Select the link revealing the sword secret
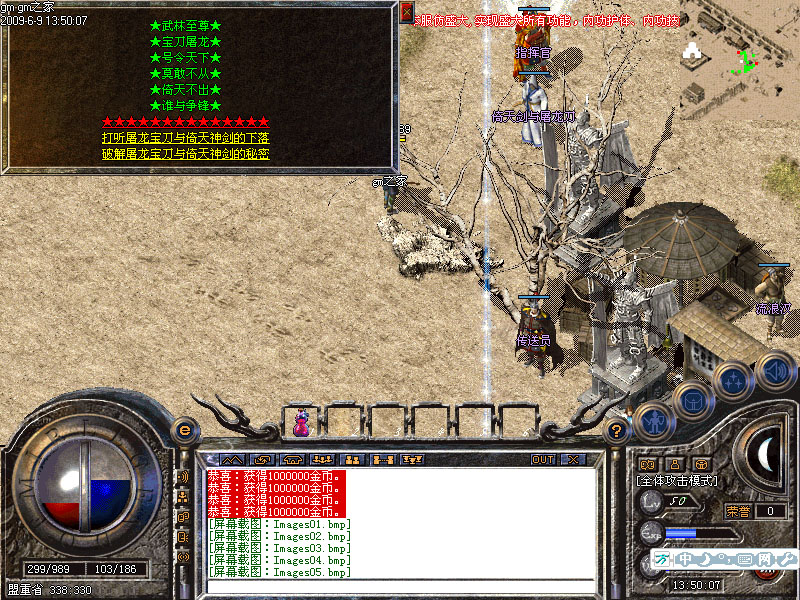Screen dimensions: 800x600 185,154
